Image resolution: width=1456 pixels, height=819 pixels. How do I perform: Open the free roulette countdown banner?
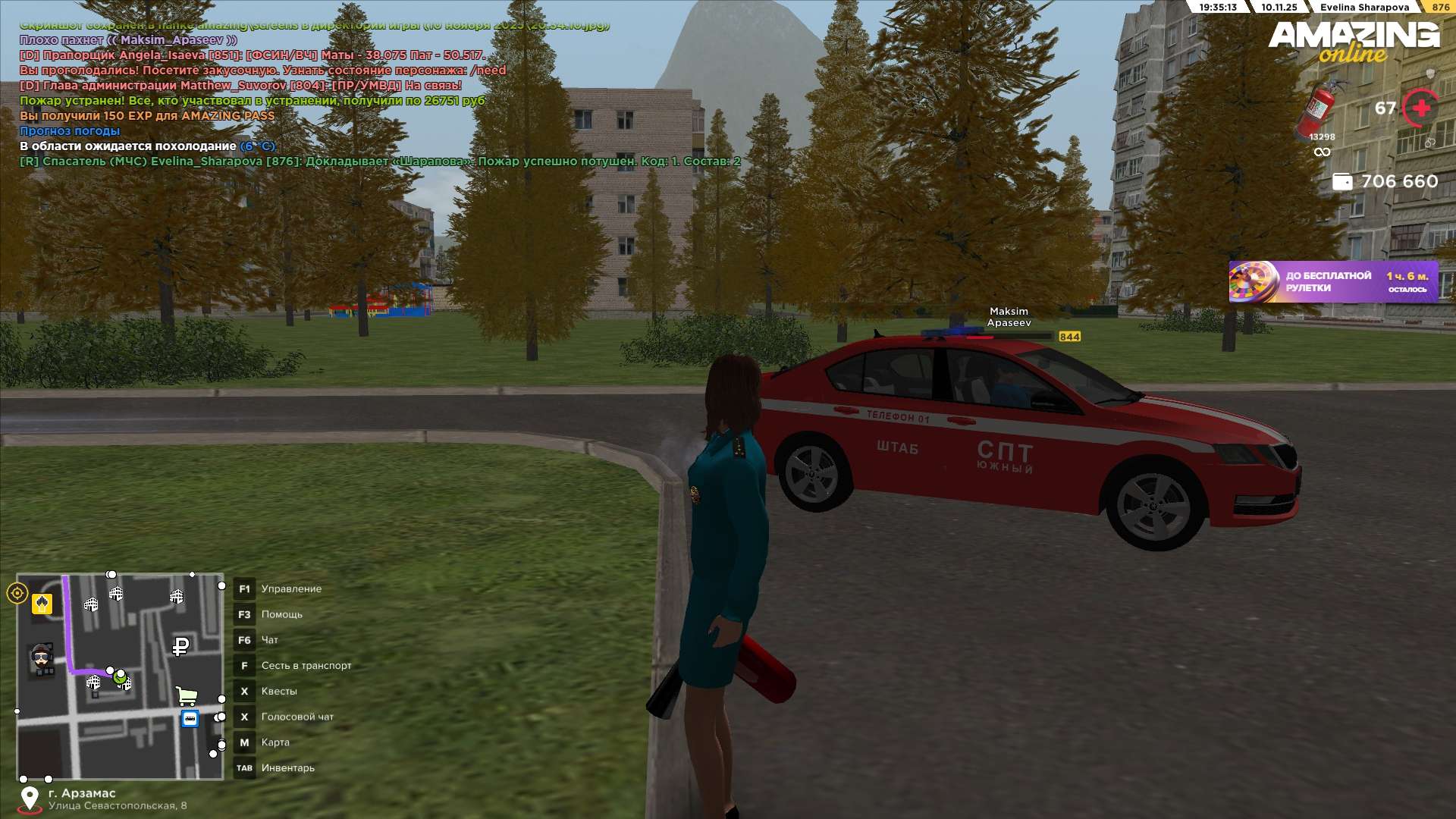[1333, 282]
